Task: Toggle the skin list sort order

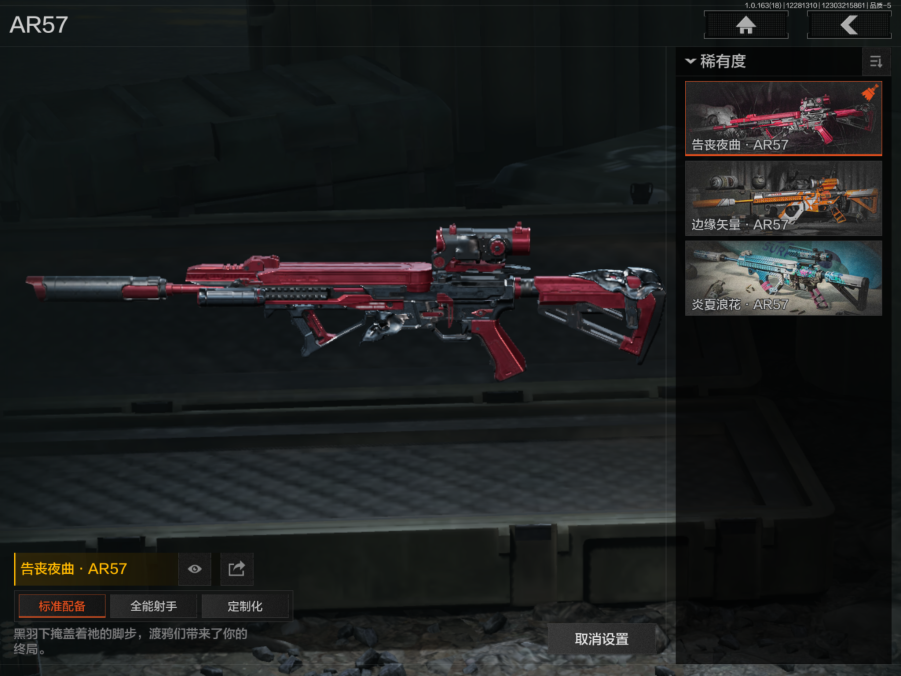Action: (876, 62)
